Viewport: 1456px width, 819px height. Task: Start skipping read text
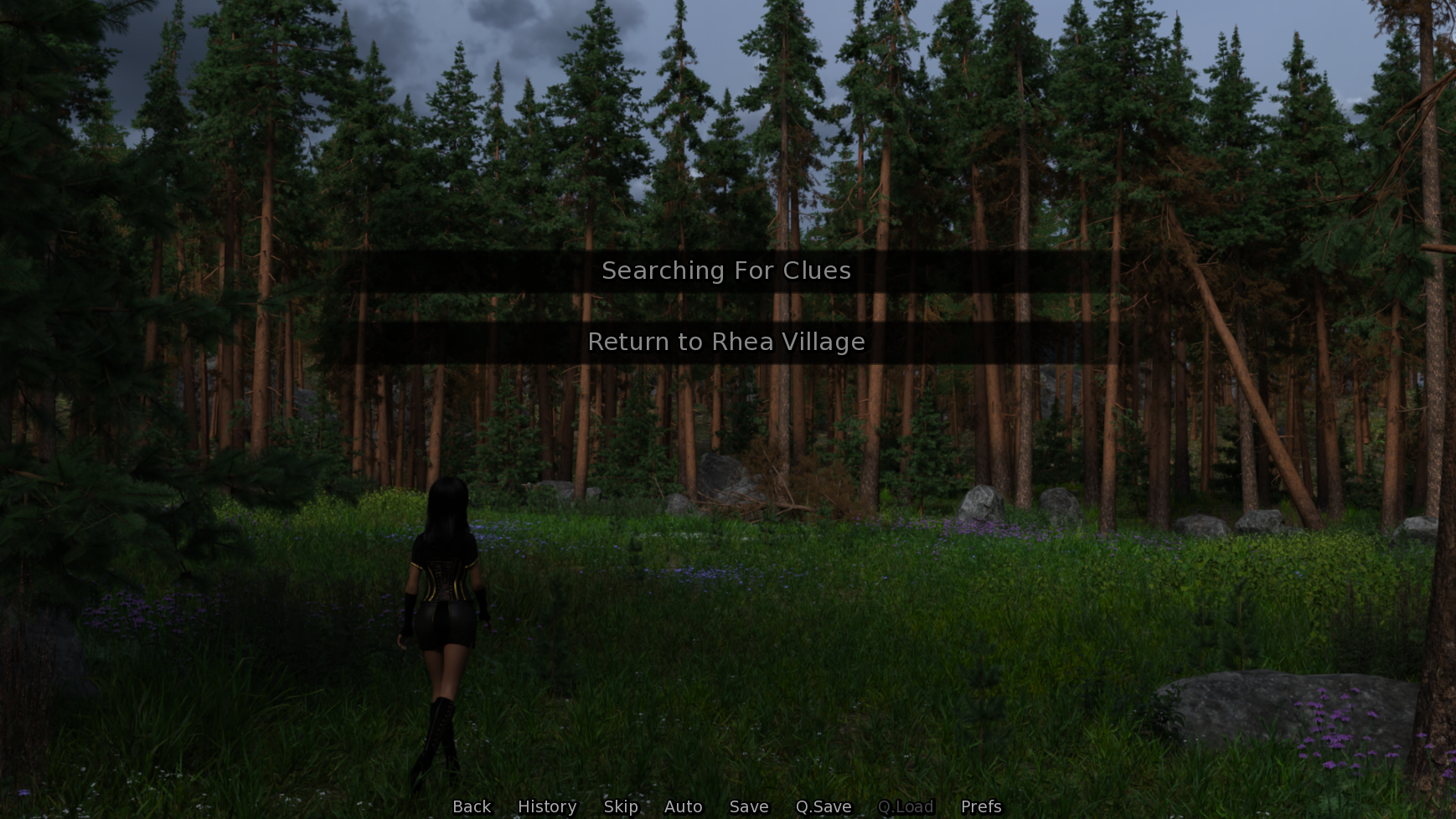(620, 806)
